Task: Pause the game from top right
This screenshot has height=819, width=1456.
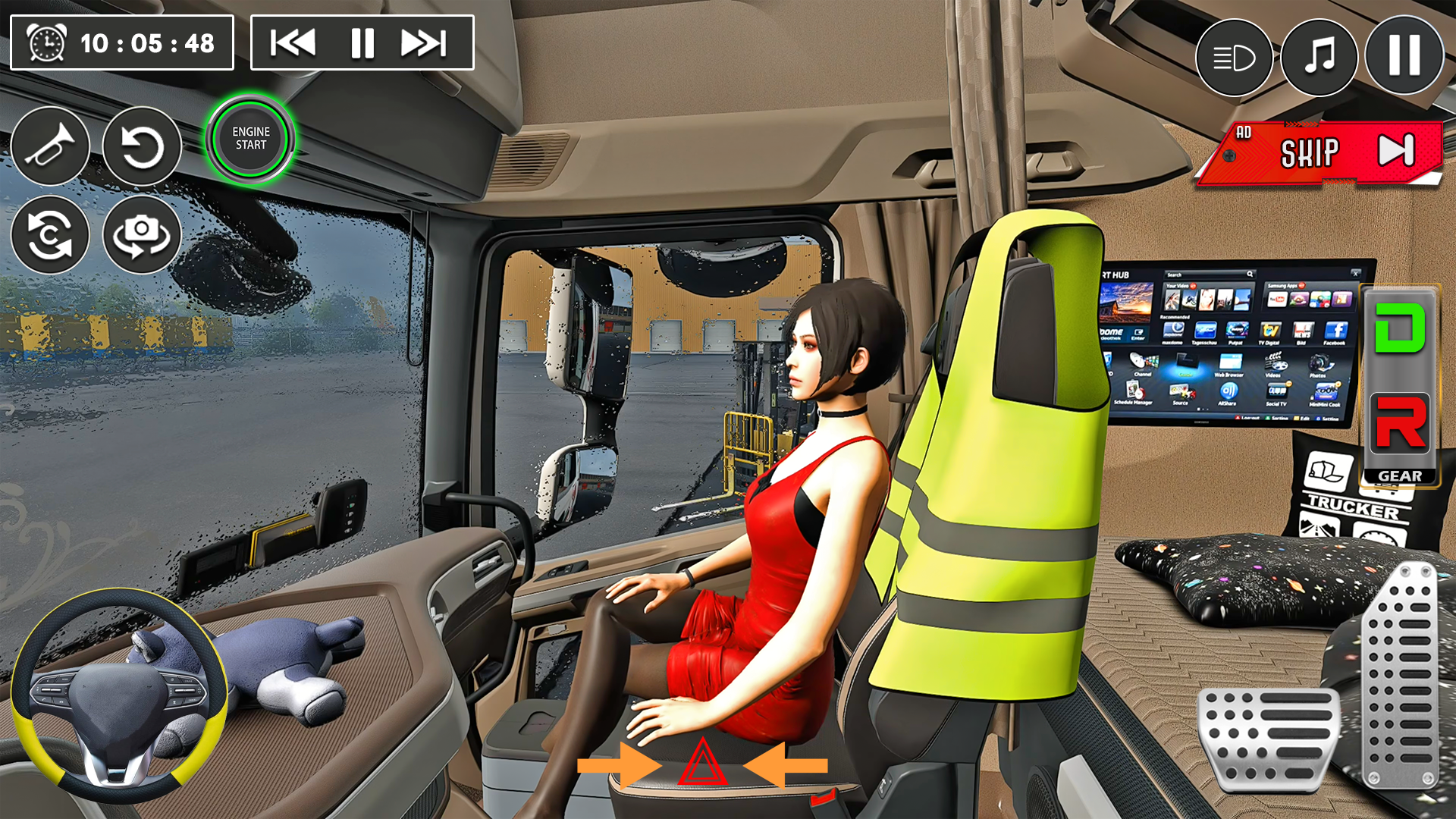Action: click(x=1404, y=57)
